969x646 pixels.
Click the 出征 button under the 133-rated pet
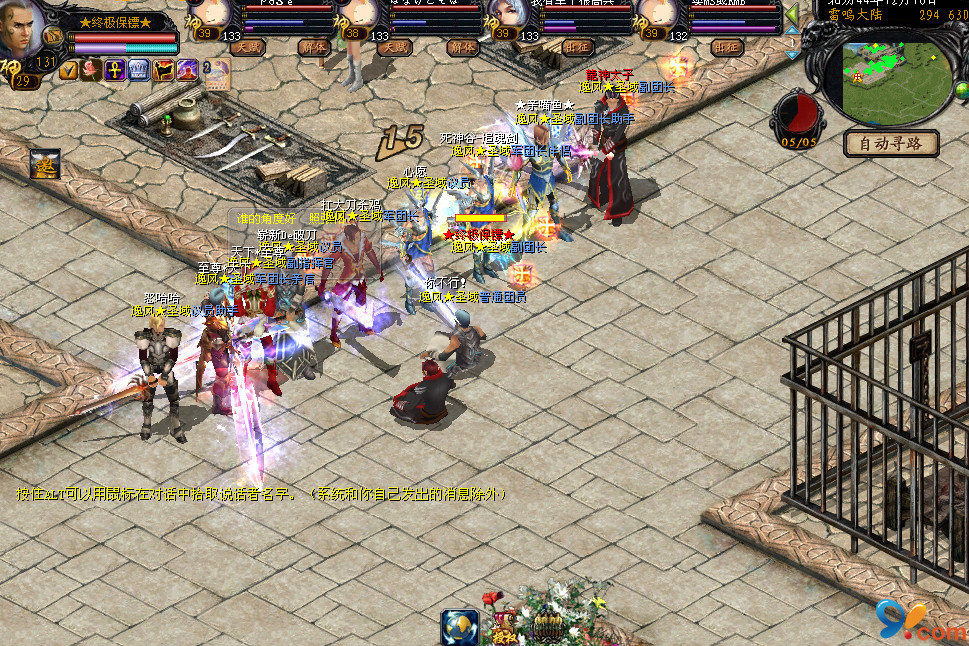pyautogui.click(x=578, y=46)
